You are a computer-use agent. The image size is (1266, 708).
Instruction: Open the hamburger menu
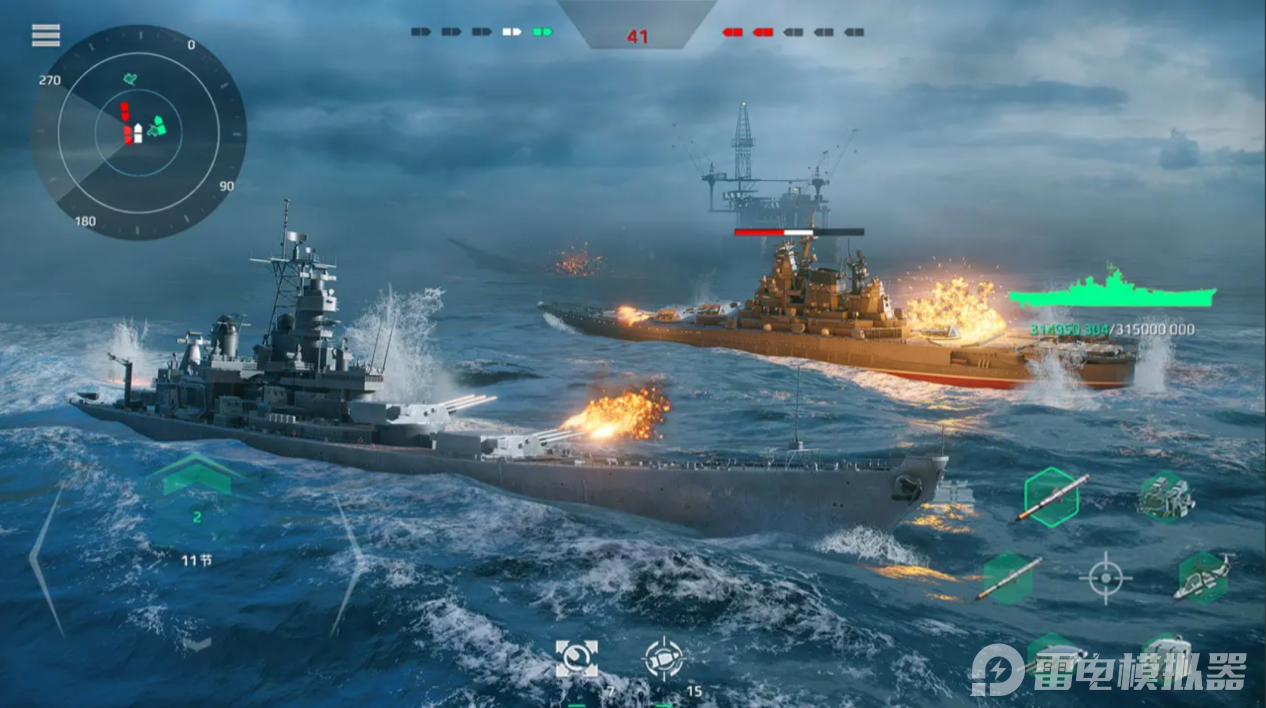click(46, 36)
